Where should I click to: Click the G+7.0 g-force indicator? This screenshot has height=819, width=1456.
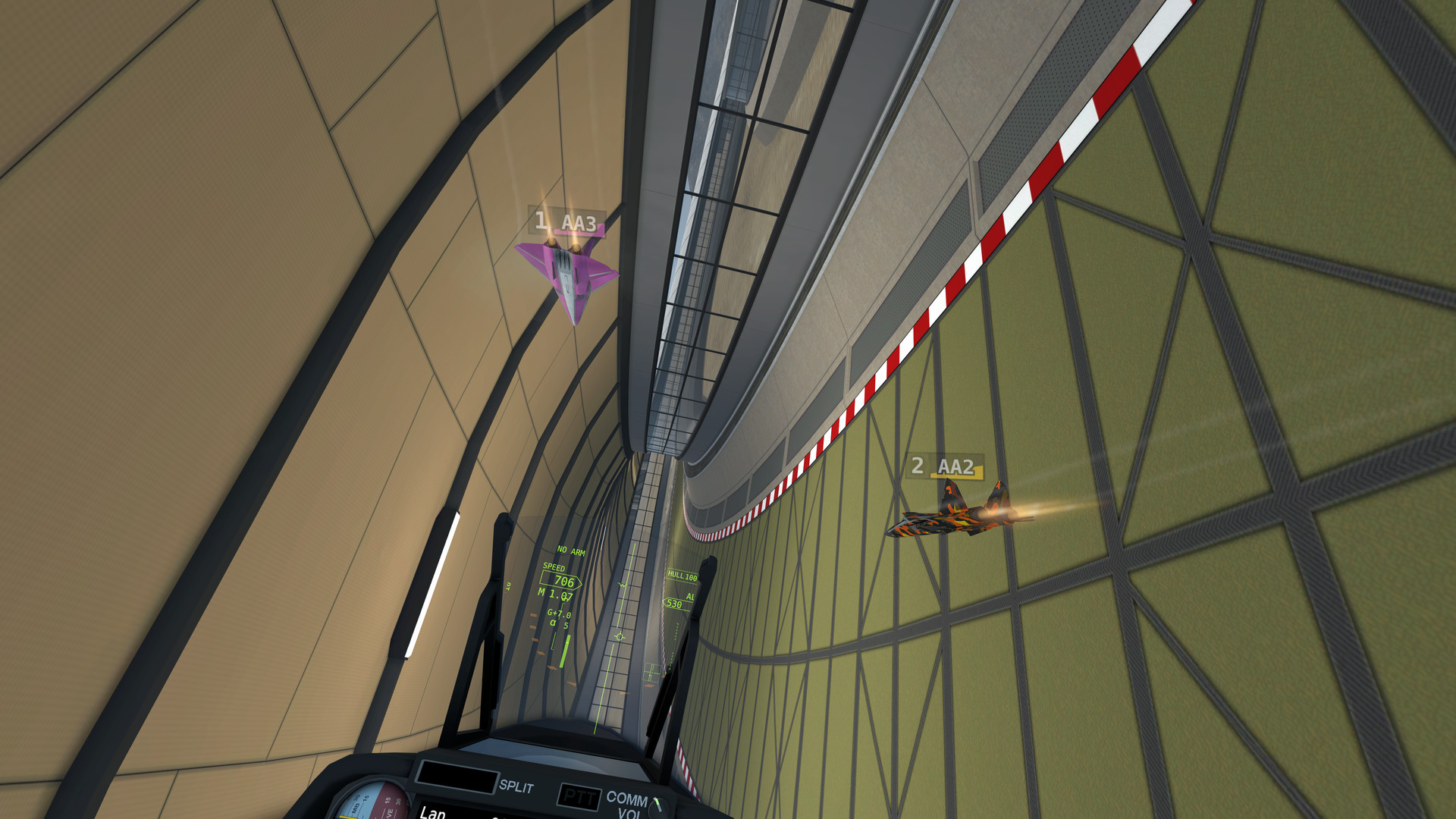click(559, 614)
